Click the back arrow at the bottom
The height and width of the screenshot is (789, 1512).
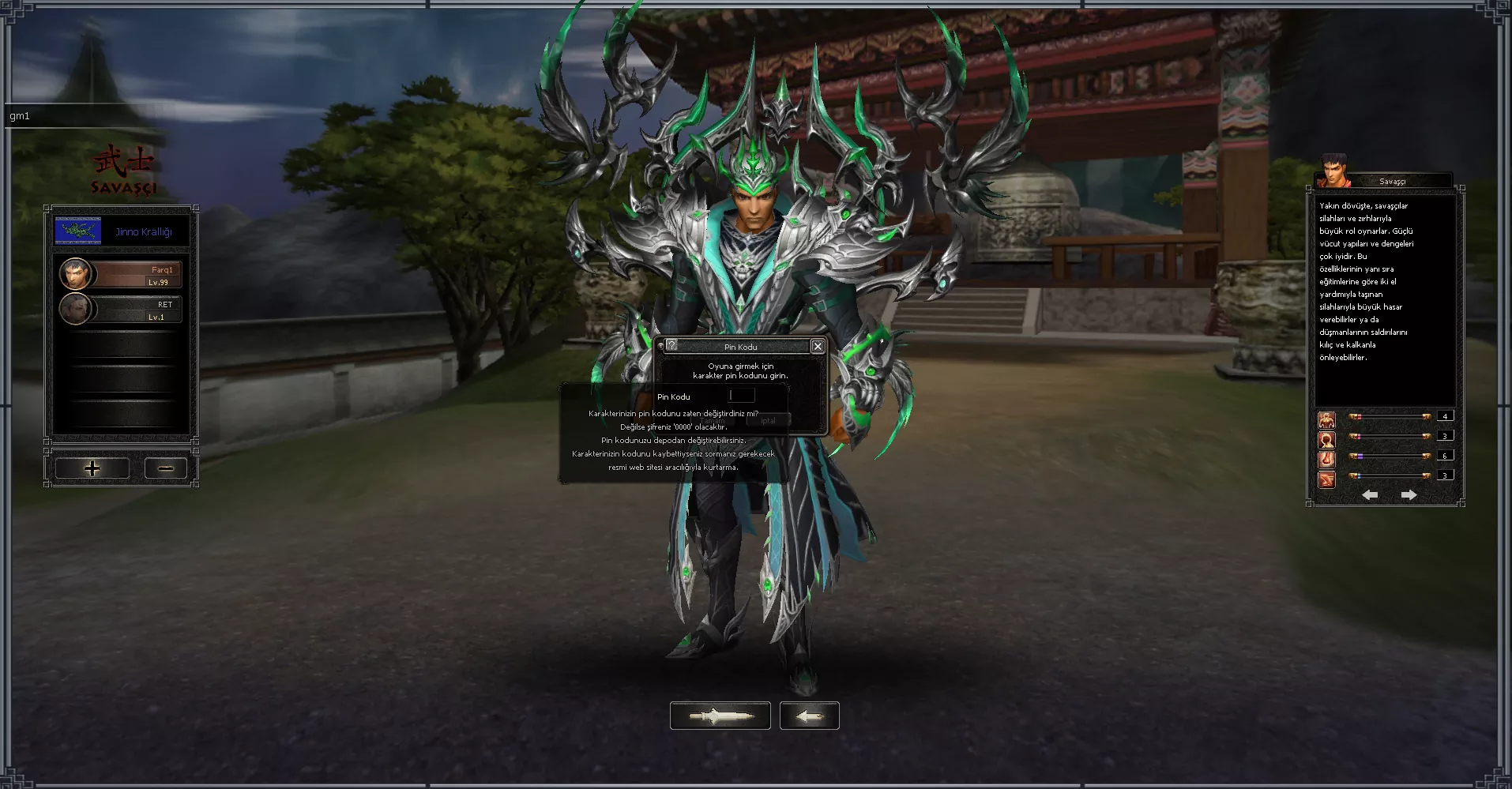809,716
